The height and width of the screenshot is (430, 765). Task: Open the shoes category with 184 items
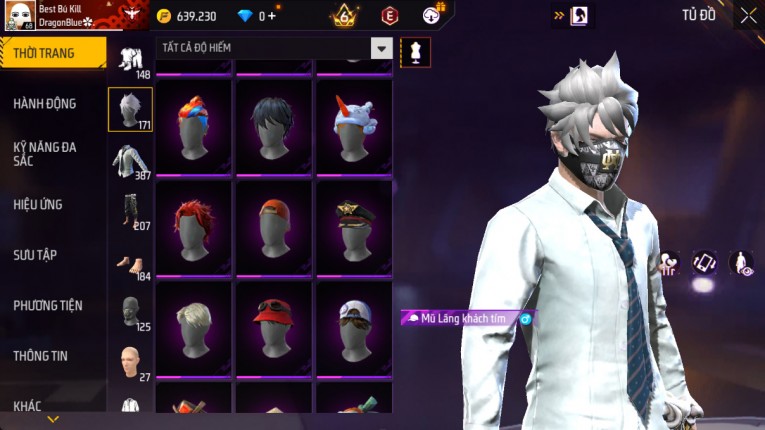130,262
